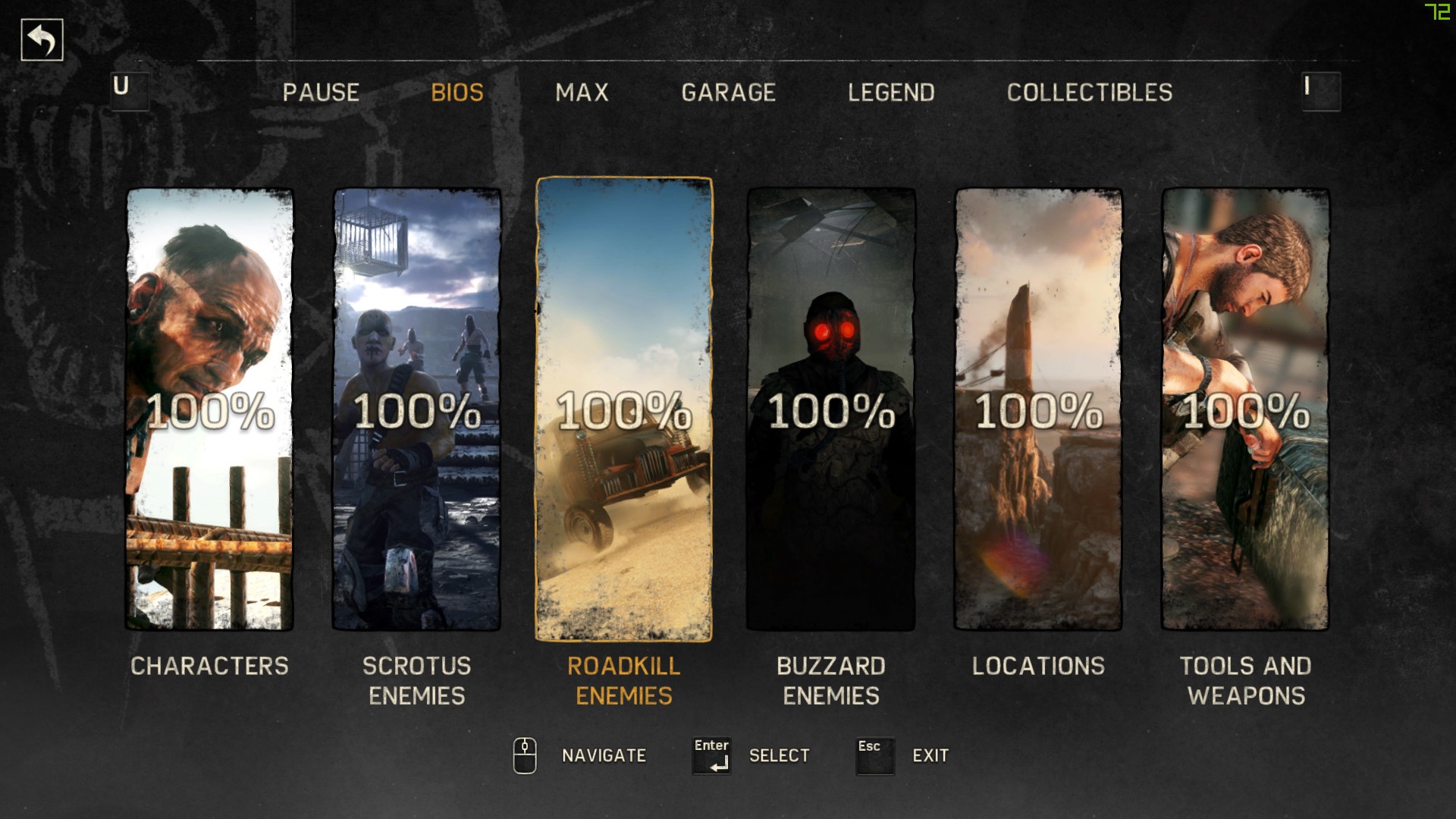Viewport: 1456px width, 819px height.
Task: Choose the Scrotus Enemies card
Action: tap(416, 409)
